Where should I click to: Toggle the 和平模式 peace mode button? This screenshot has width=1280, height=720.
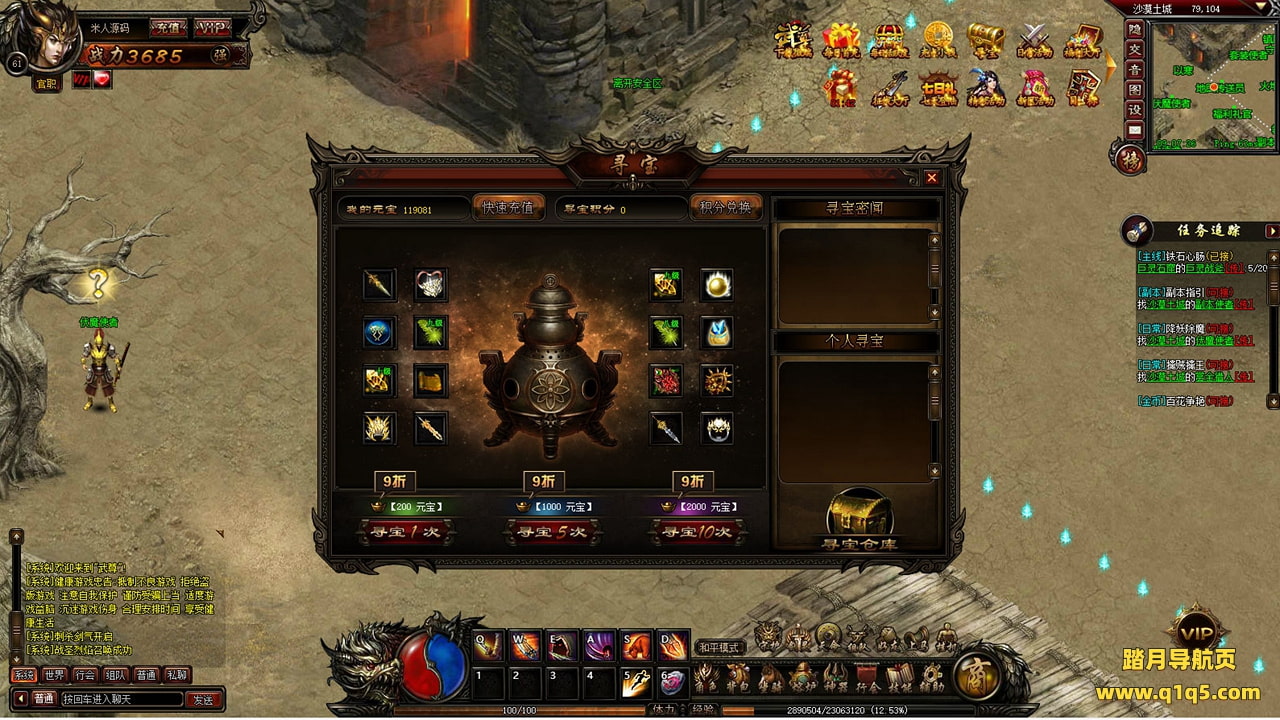click(x=719, y=647)
